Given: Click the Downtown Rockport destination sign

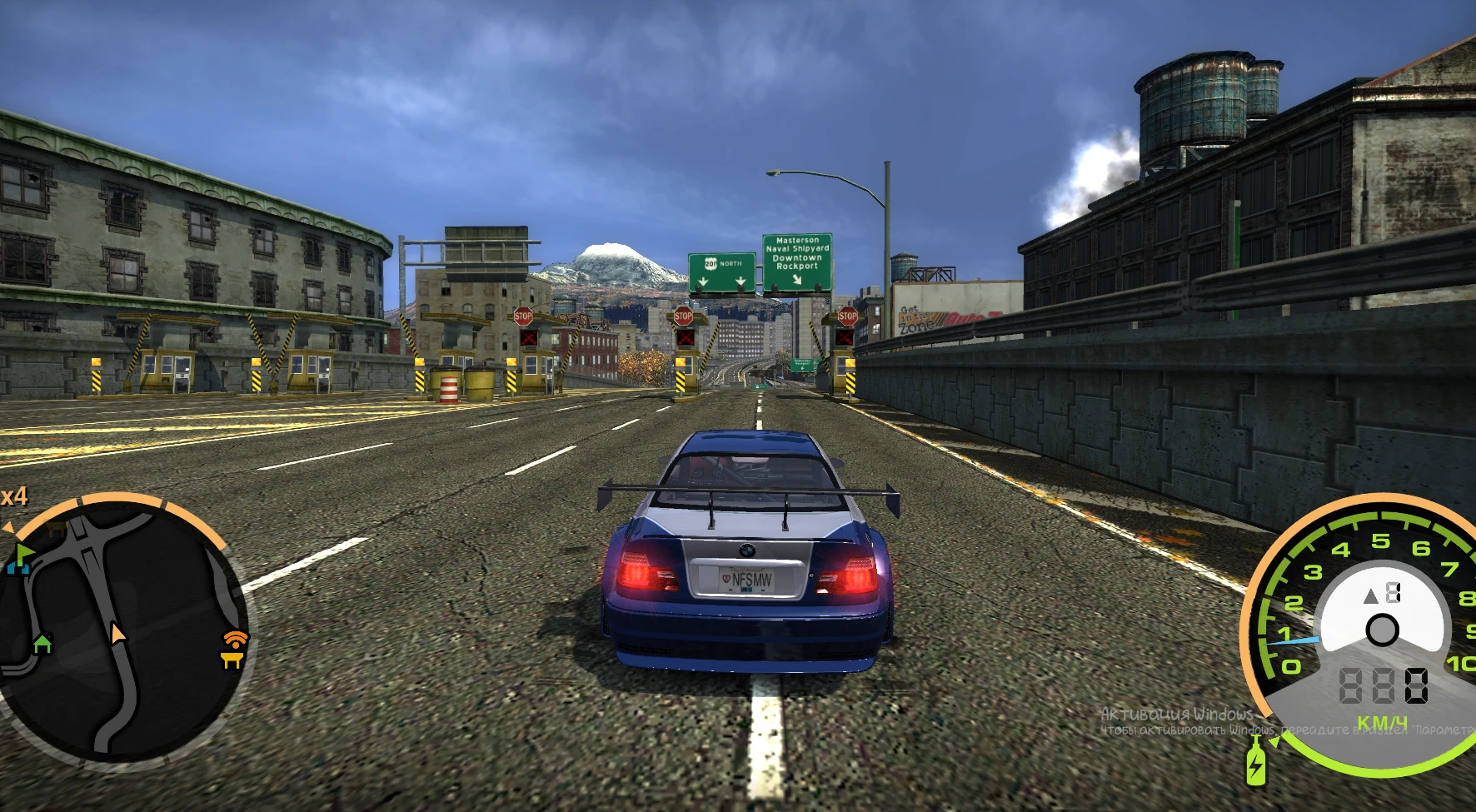Looking at the screenshot, I should 796,260.
